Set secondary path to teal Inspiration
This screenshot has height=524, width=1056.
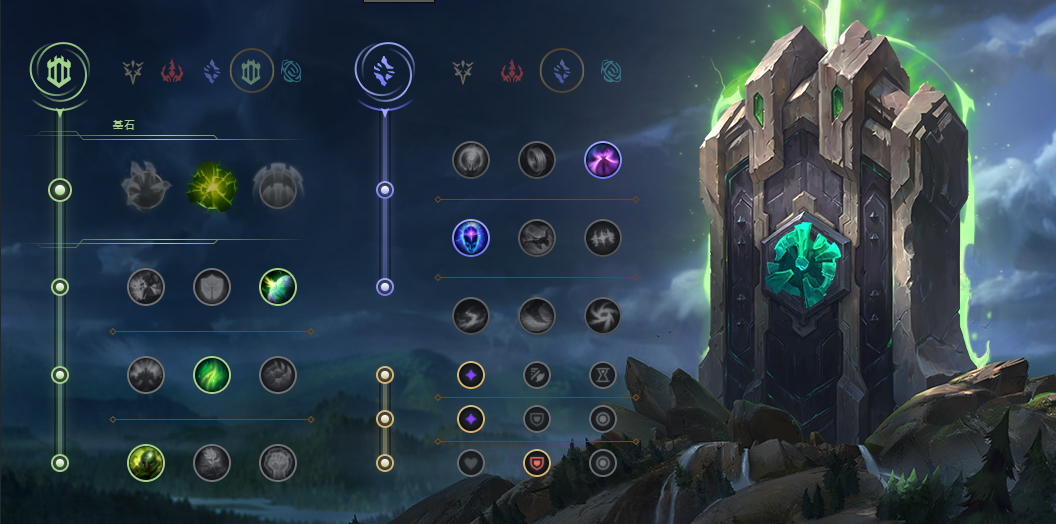click(x=610, y=71)
